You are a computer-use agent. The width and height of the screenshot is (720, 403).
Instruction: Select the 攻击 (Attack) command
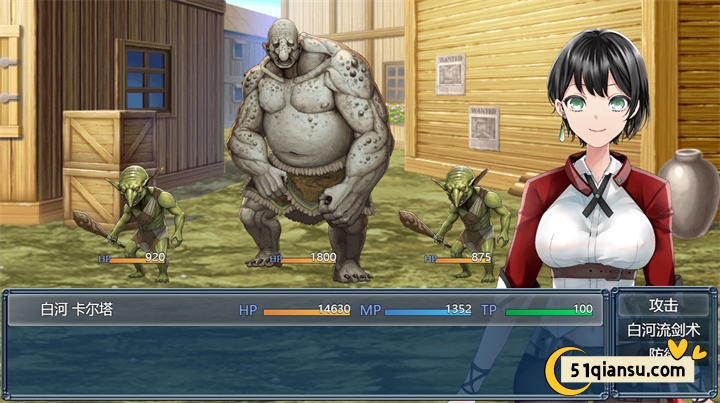[663, 305]
